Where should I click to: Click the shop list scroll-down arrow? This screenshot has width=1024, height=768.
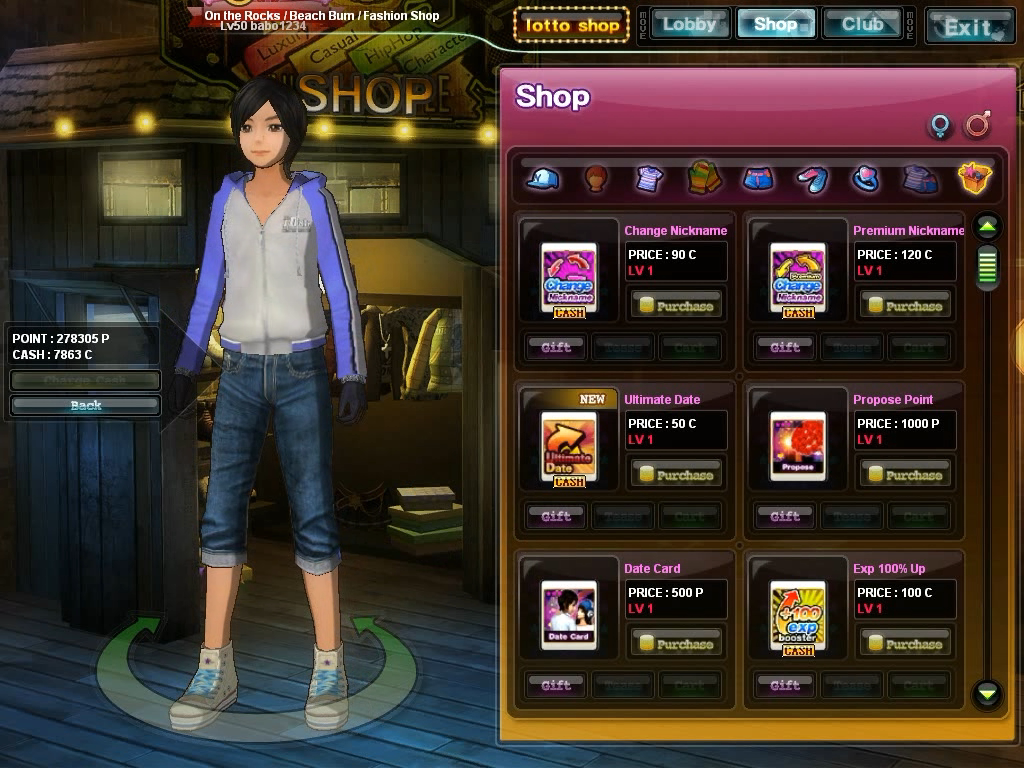988,692
